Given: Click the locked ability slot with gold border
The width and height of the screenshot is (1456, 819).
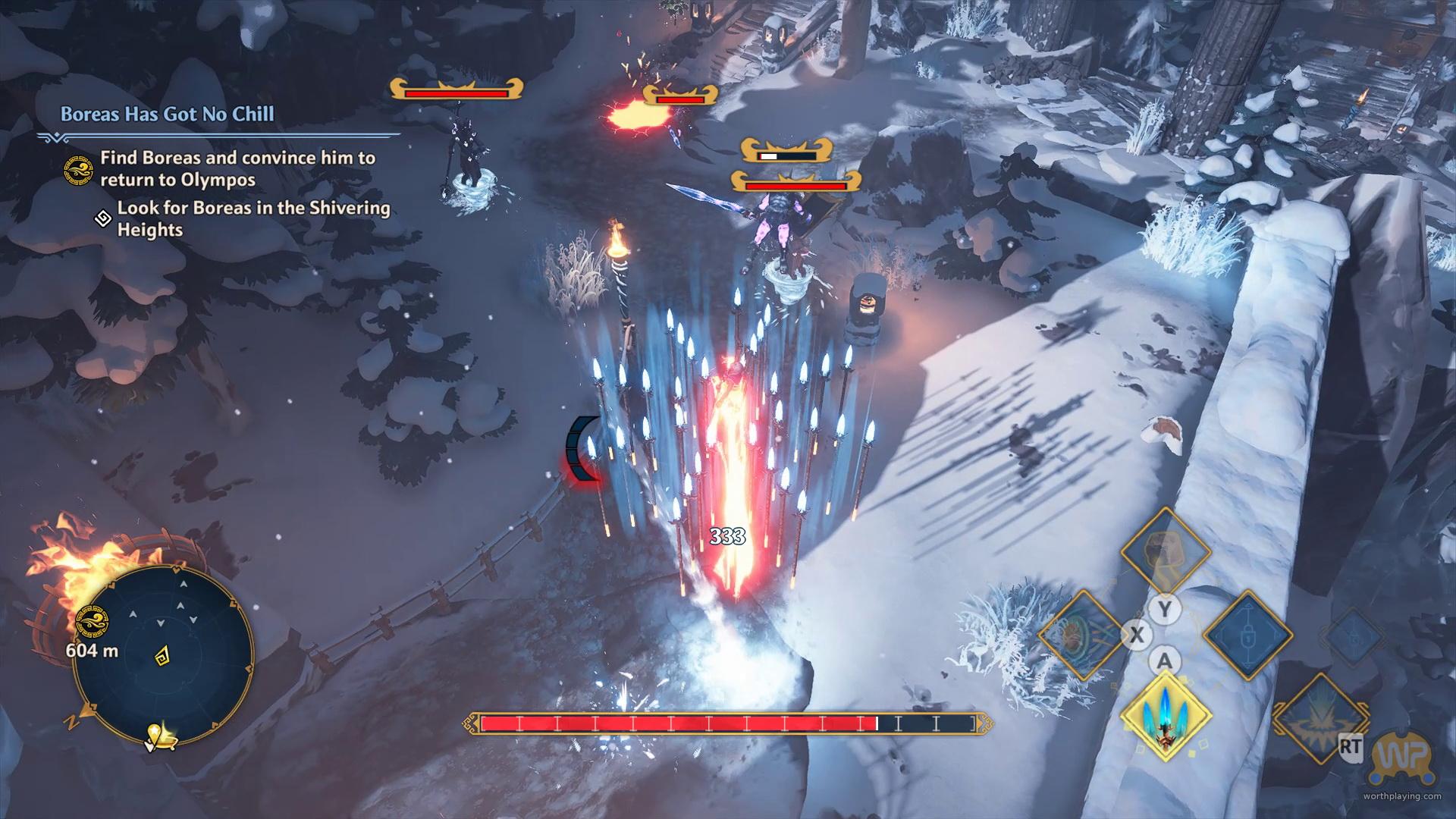Looking at the screenshot, I should pos(1247,635).
